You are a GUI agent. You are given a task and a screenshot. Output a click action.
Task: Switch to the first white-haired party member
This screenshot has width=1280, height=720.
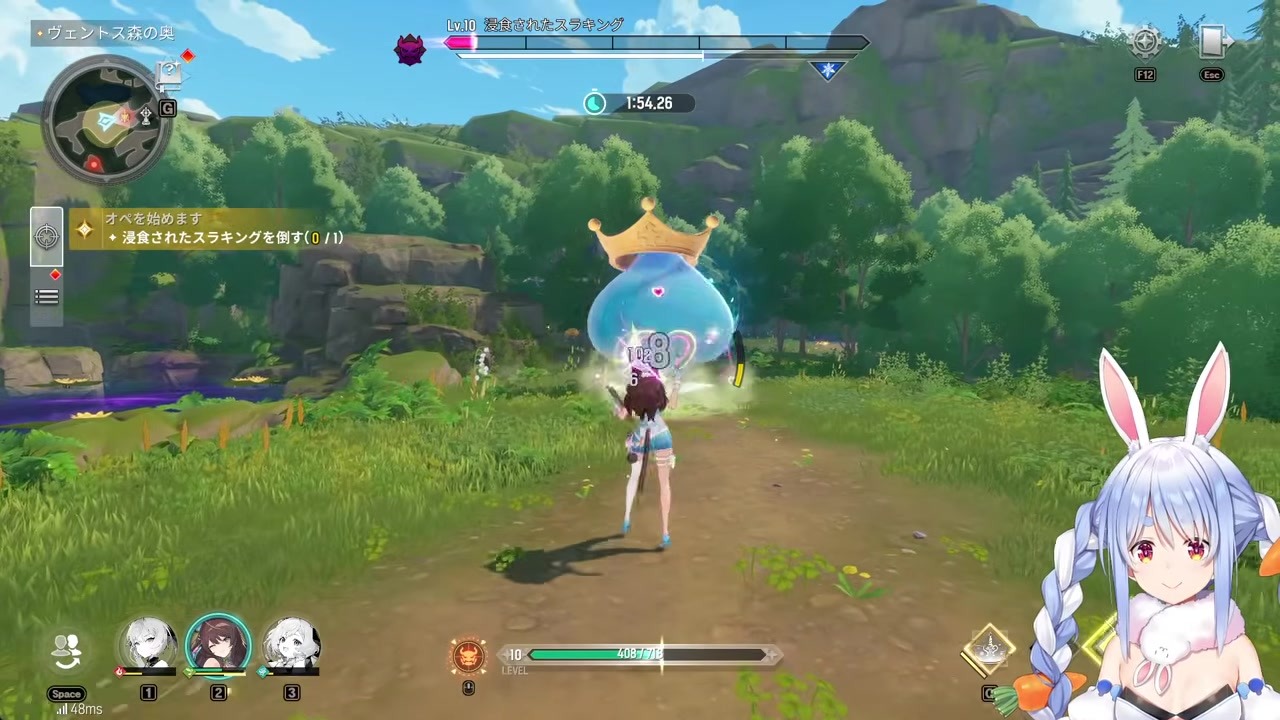(x=148, y=645)
